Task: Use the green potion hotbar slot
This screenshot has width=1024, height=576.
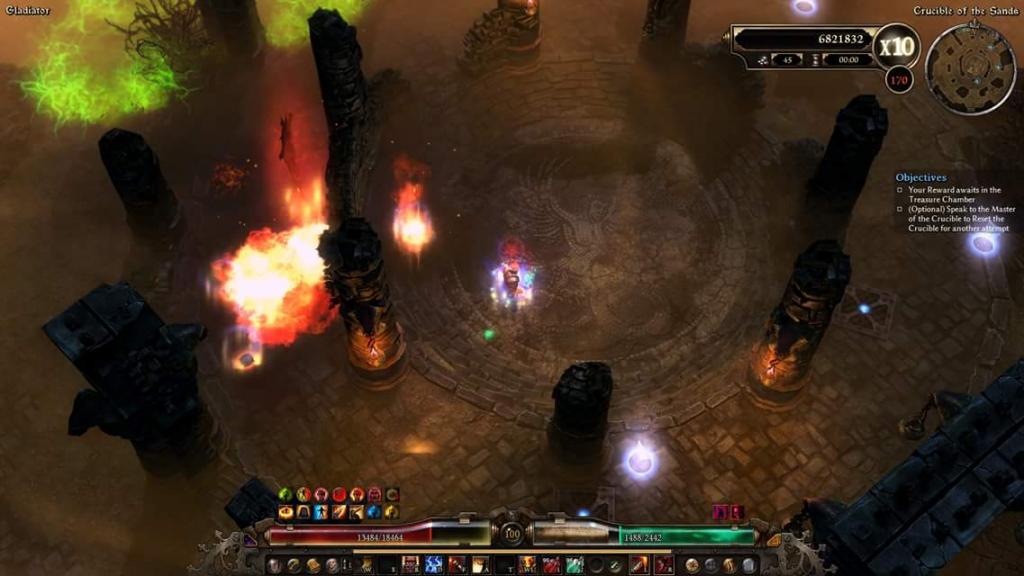Action: 574,565
